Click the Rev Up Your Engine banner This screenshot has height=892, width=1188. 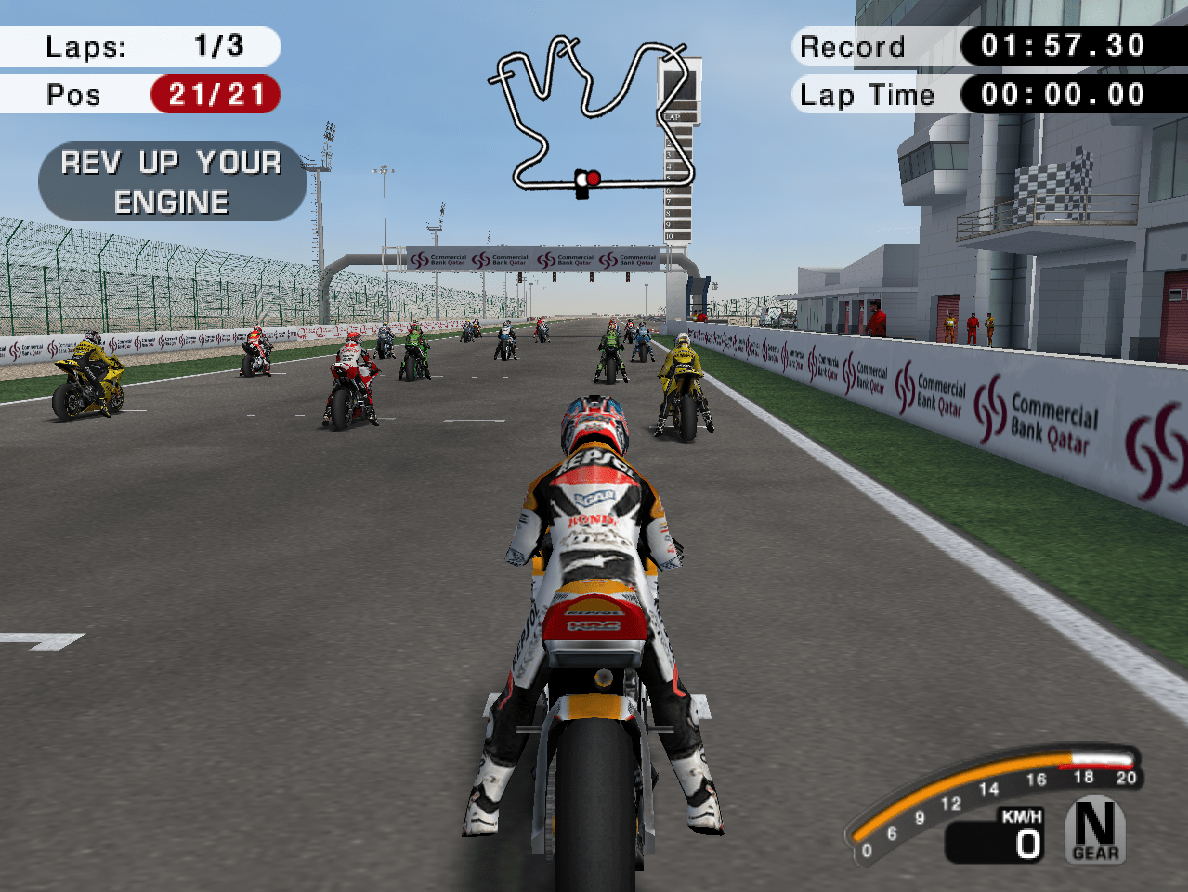(172, 181)
